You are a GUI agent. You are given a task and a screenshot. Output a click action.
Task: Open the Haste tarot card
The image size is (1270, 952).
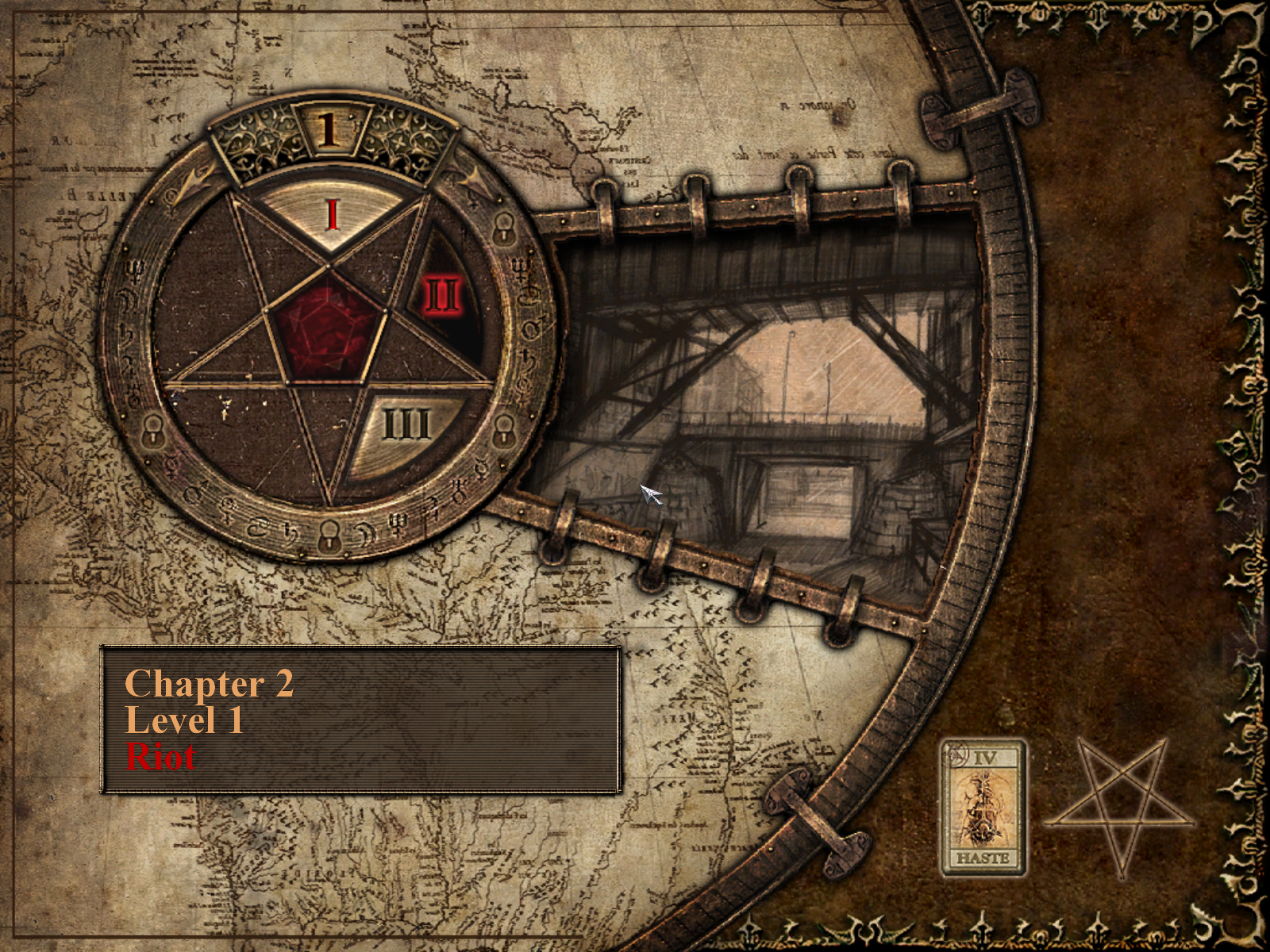(x=983, y=808)
